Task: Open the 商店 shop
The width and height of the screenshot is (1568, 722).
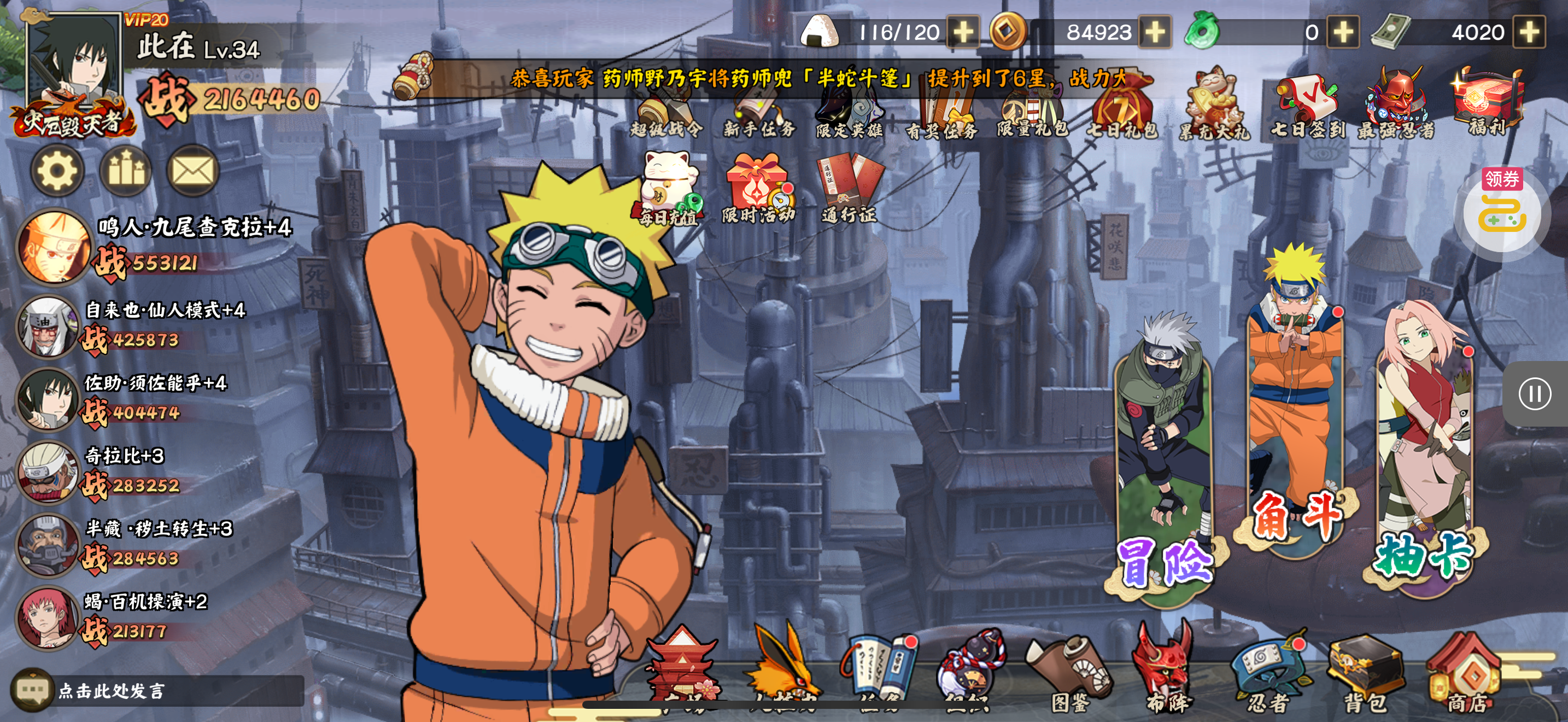Action: pyautogui.click(x=1467, y=676)
